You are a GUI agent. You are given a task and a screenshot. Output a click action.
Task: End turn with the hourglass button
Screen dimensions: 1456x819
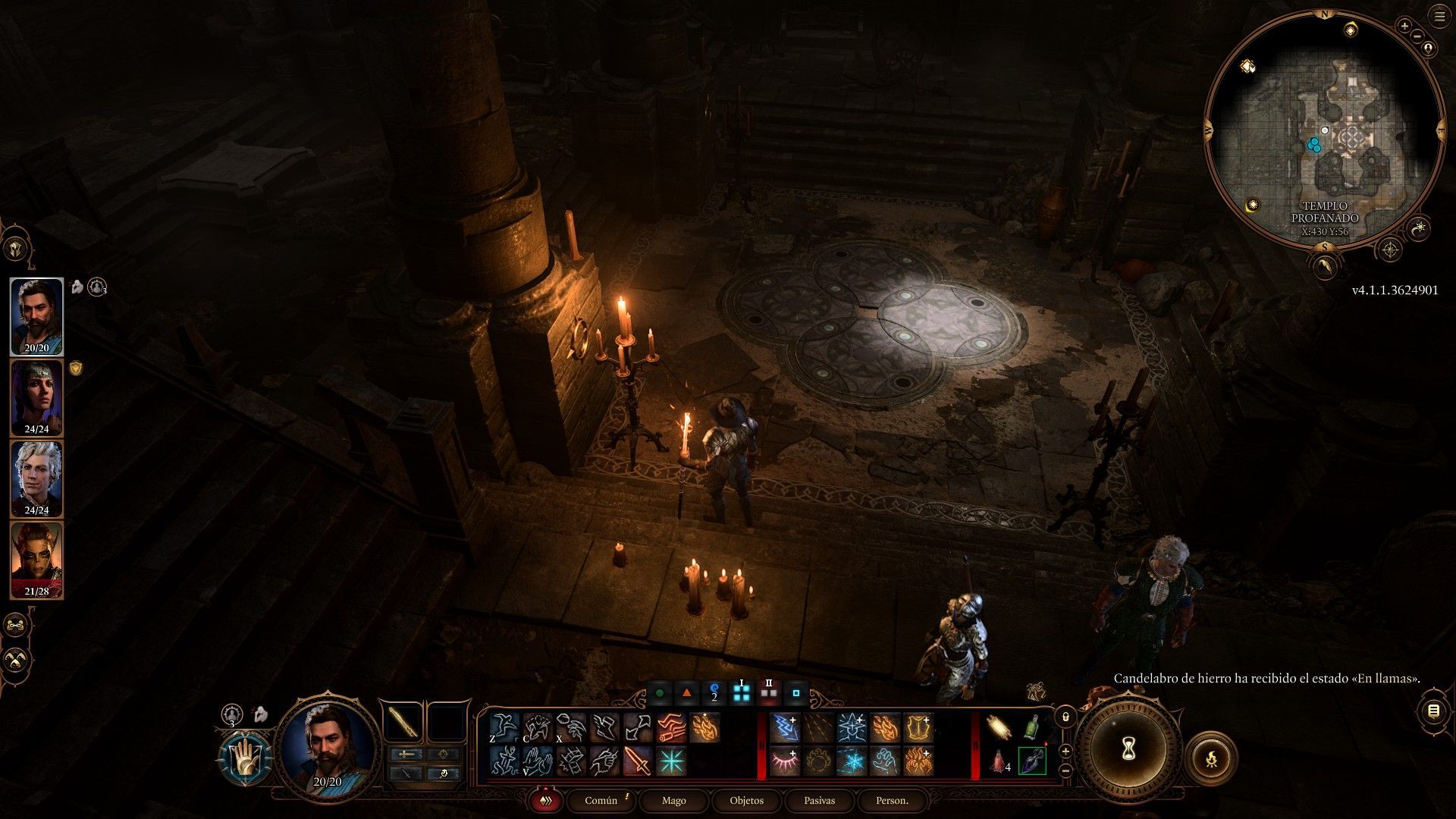[1127, 749]
